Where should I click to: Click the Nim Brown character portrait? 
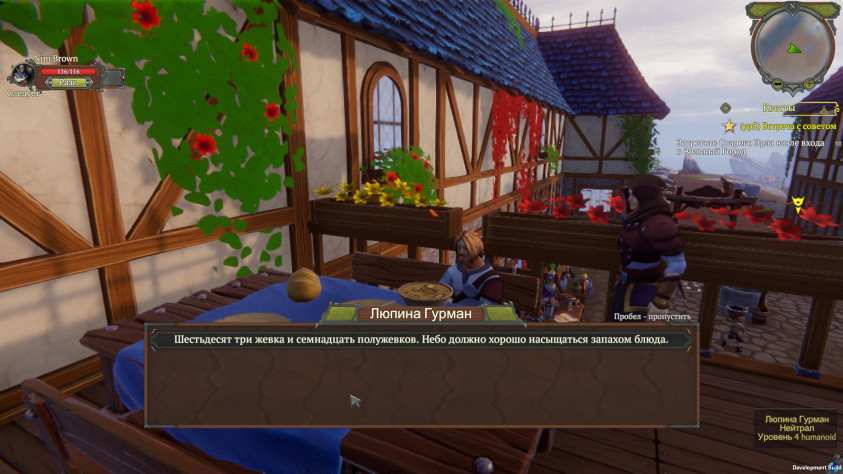point(21,74)
